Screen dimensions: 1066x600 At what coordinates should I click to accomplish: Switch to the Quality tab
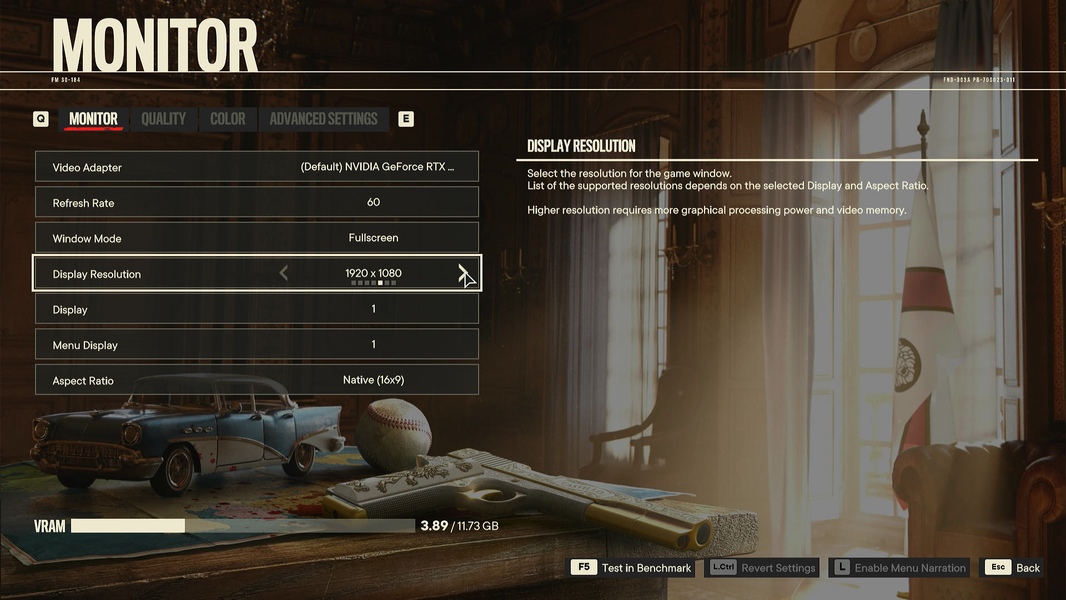(x=163, y=119)
